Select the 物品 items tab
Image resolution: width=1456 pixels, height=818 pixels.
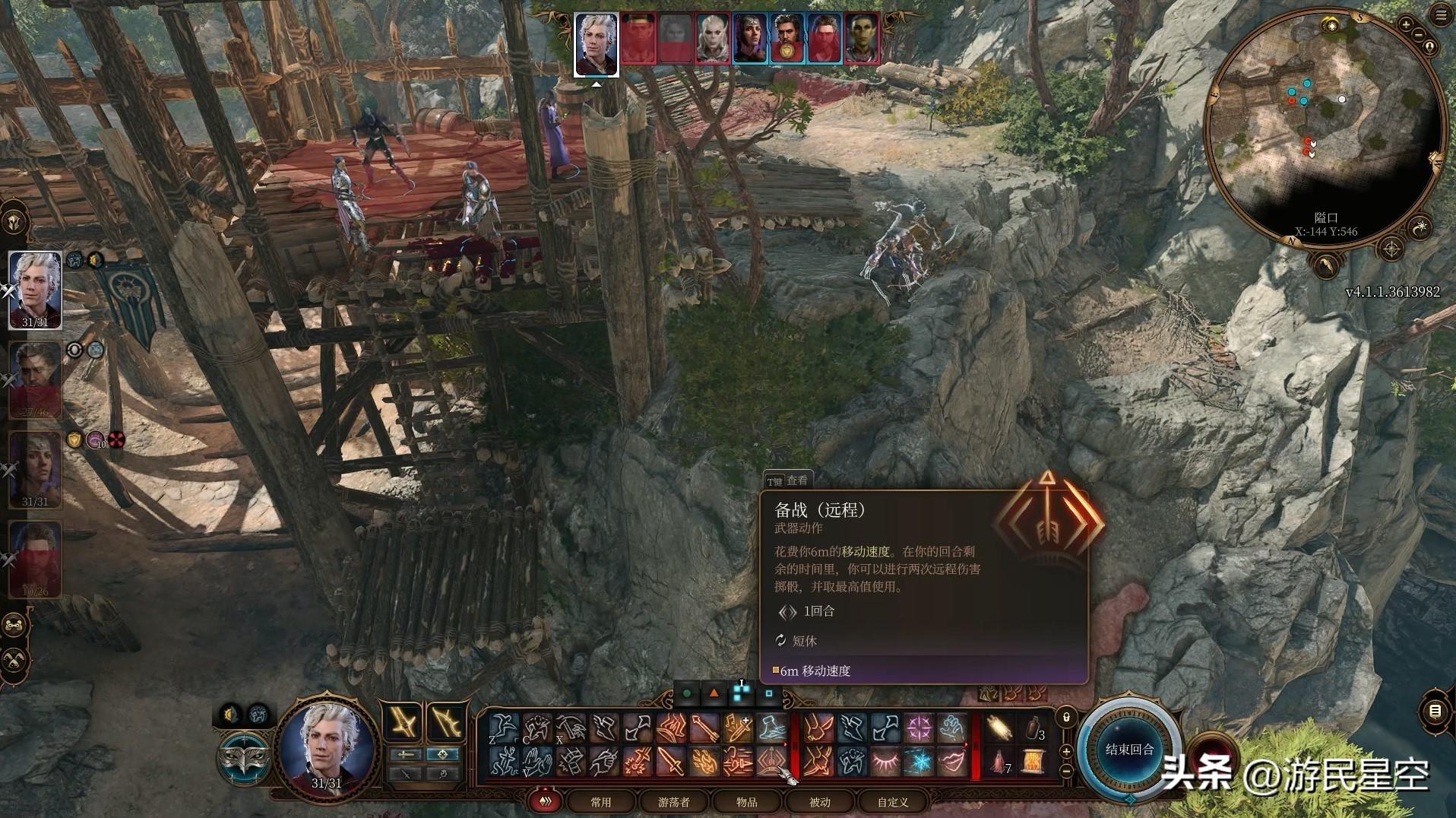pos(746,802)
